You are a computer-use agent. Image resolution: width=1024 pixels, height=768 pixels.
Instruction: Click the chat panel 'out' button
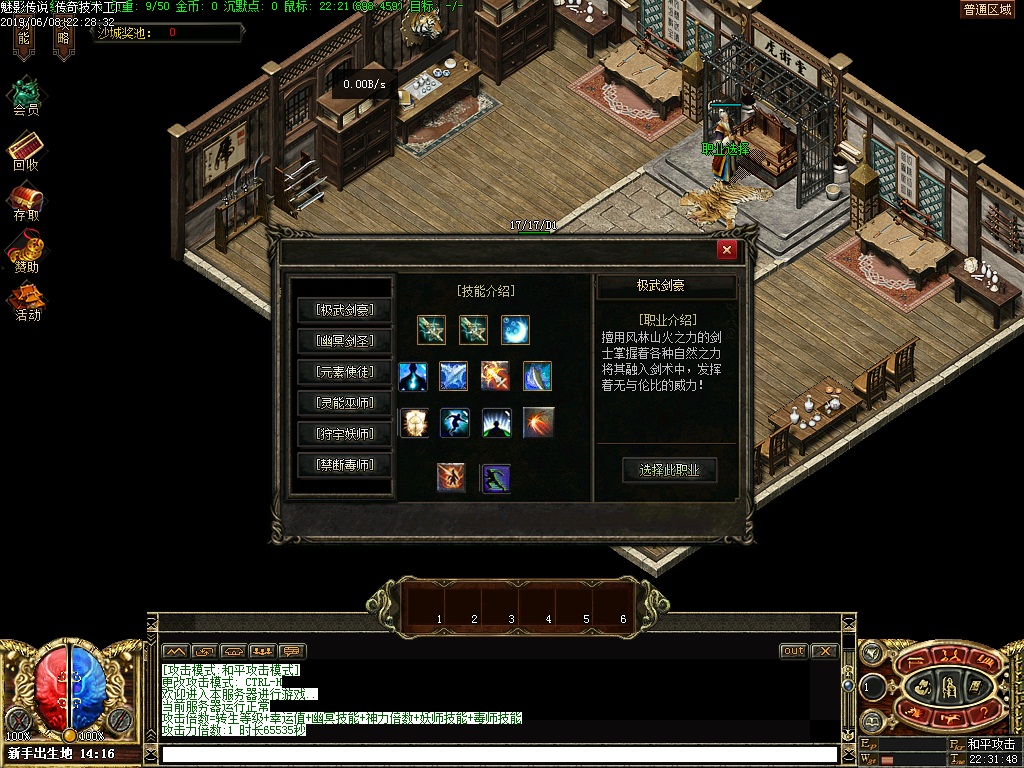(x=793, y=651)
